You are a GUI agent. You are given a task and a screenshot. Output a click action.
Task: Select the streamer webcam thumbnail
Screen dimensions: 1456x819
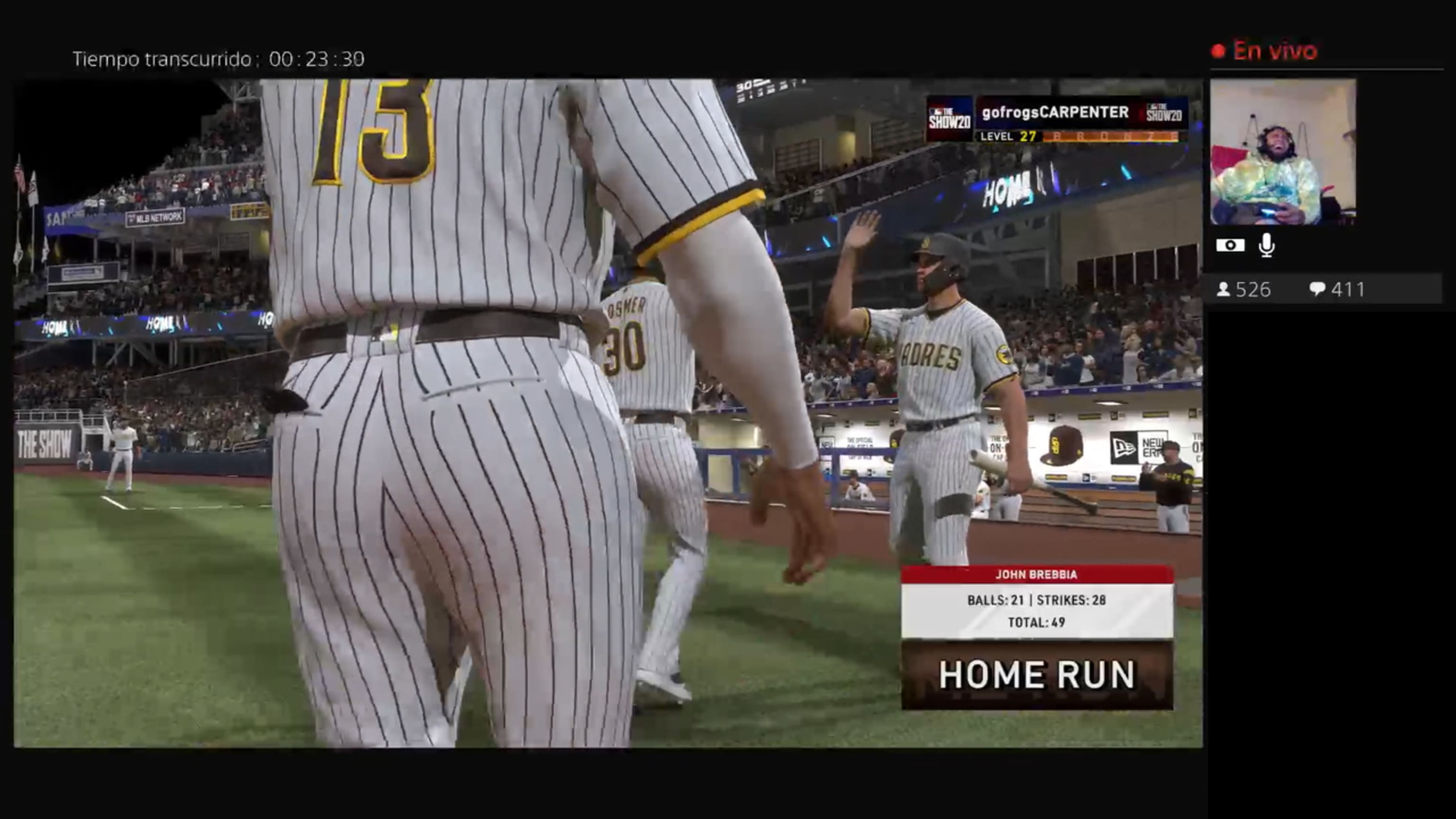[1283, 152]
